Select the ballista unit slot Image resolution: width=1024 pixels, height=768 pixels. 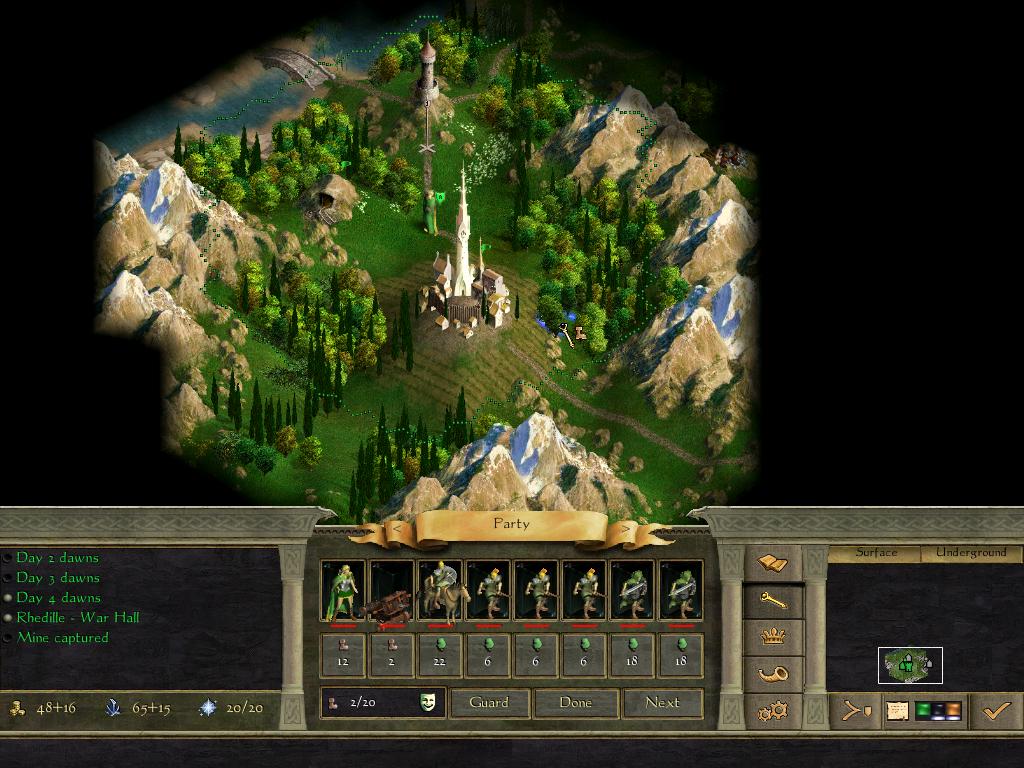(x=391, y=591)
